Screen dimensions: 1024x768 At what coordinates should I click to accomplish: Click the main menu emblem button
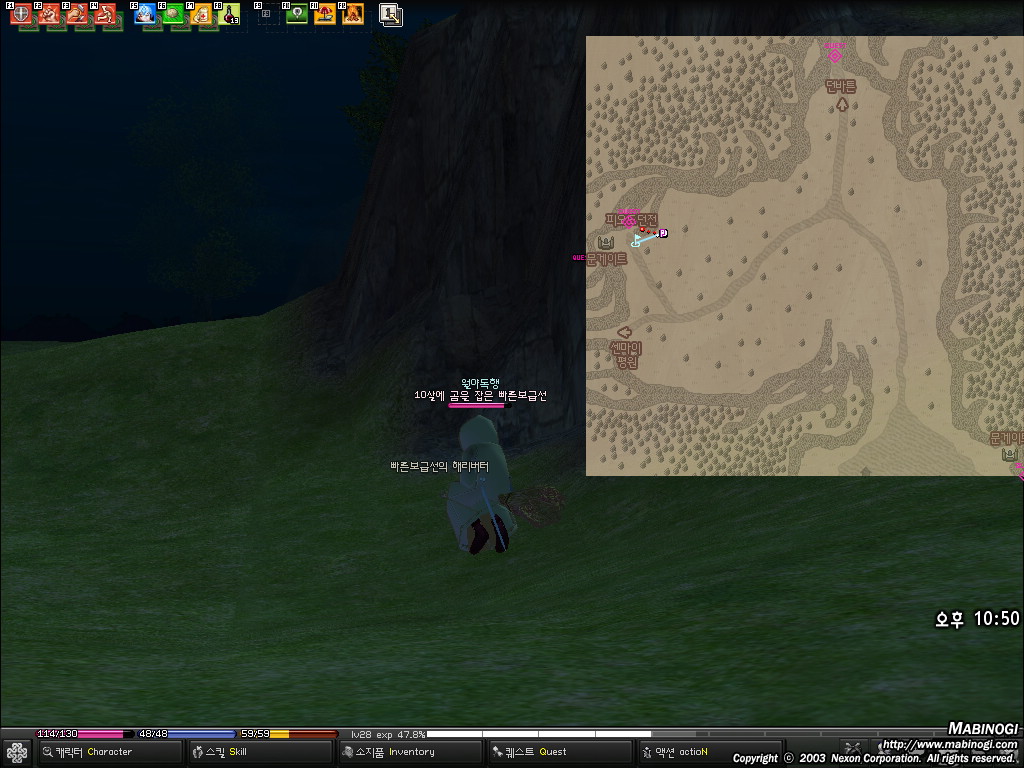tap(16, 752)
